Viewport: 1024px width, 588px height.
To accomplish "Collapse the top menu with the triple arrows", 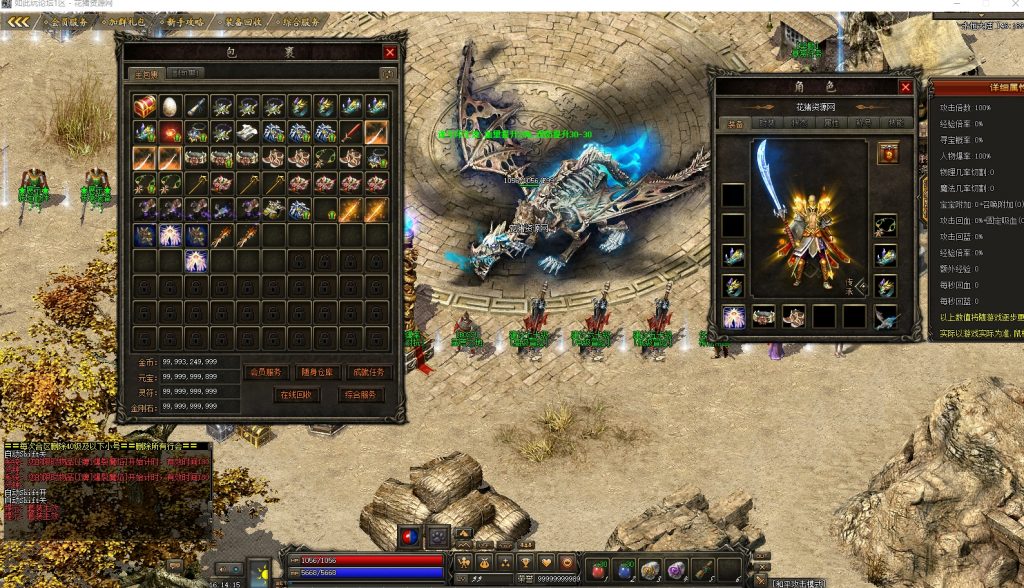I will 18,20.
